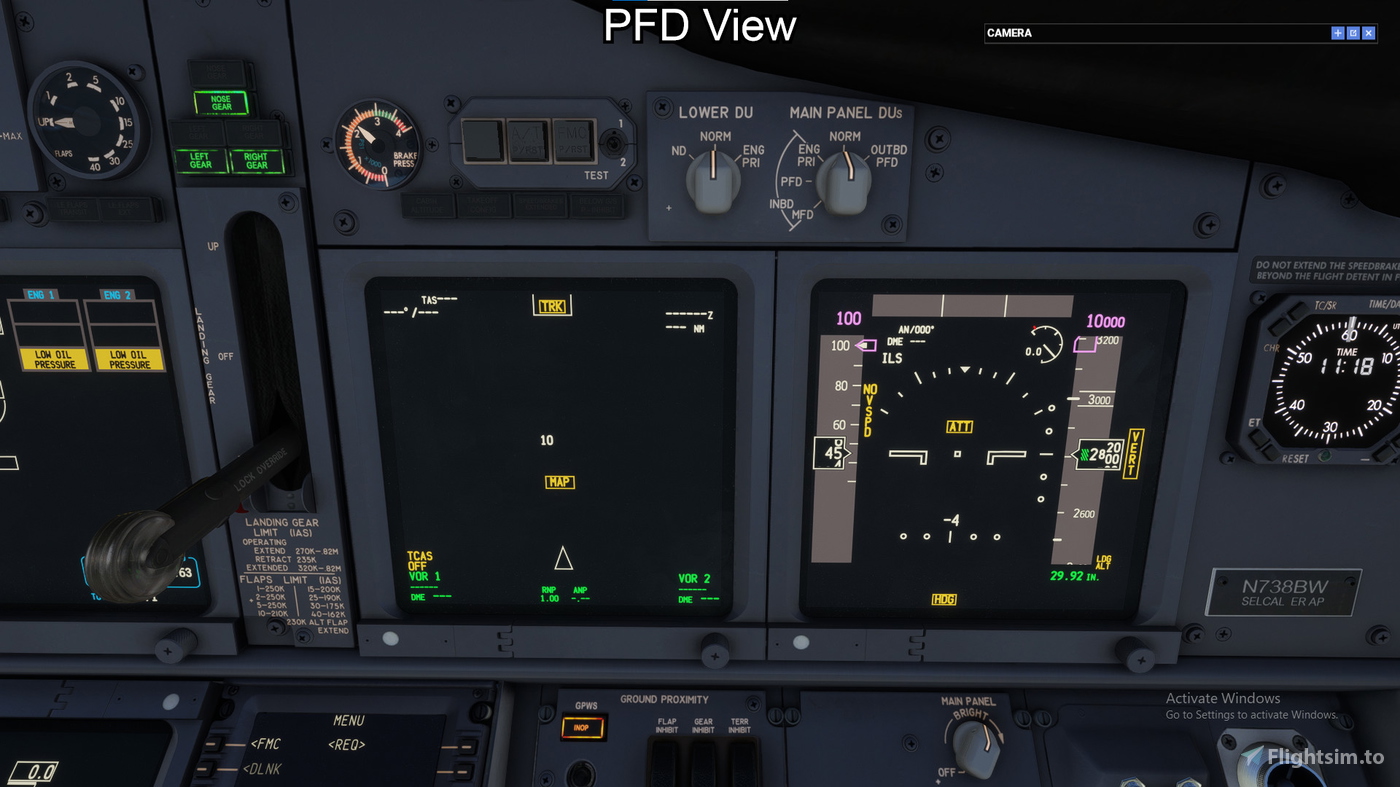Viewport: 1400px width, 787px height.
Task: Select a source on the LOWER DU knob
Action: (713, 180)
